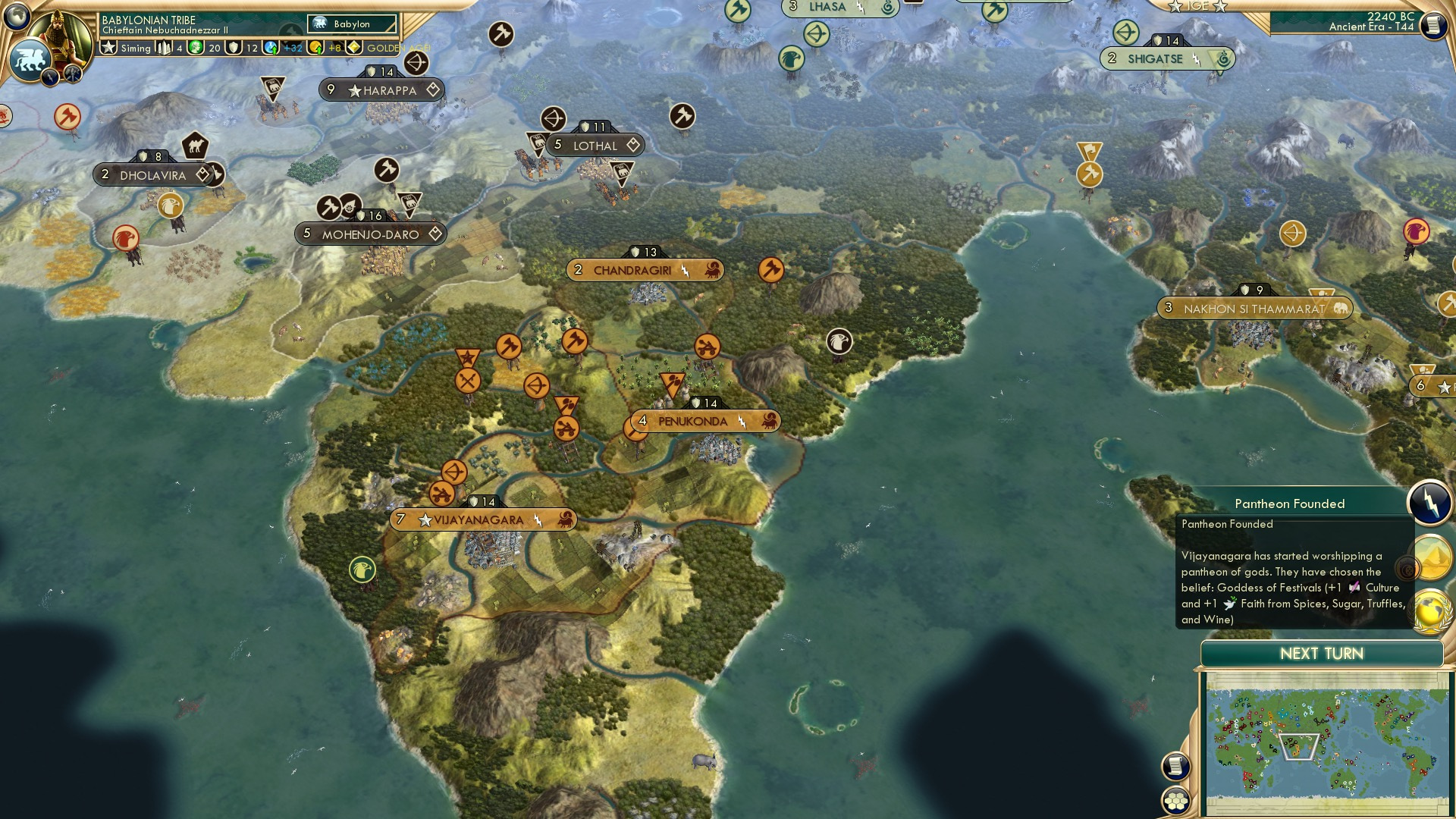Image resolution: width=1456 pixels, height=819 pixels.
Task: Open the notification log scroll icon
Action: (1176, 766)
